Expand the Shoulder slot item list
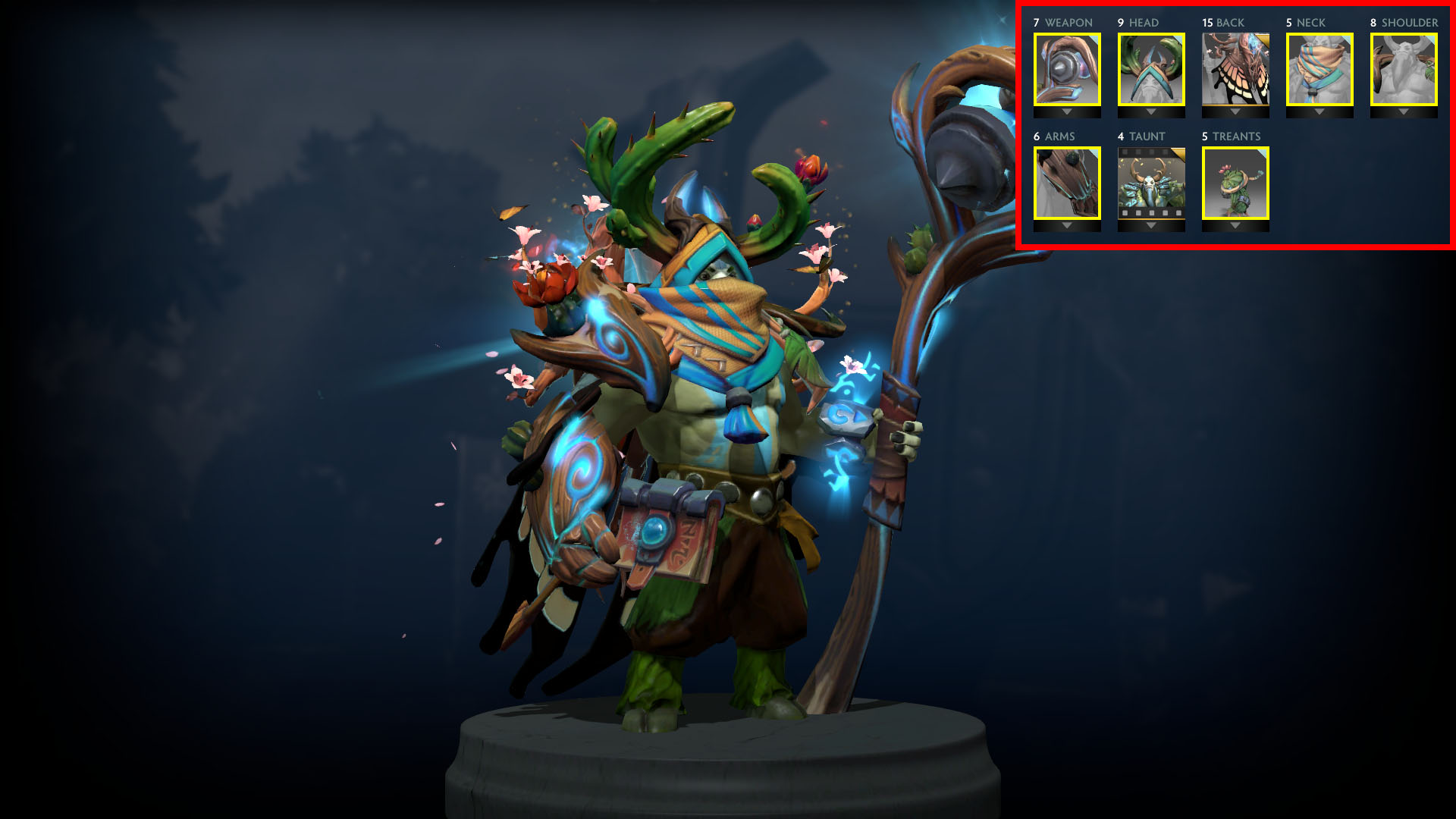The image size is (1456, 819). click(1404, 111)
